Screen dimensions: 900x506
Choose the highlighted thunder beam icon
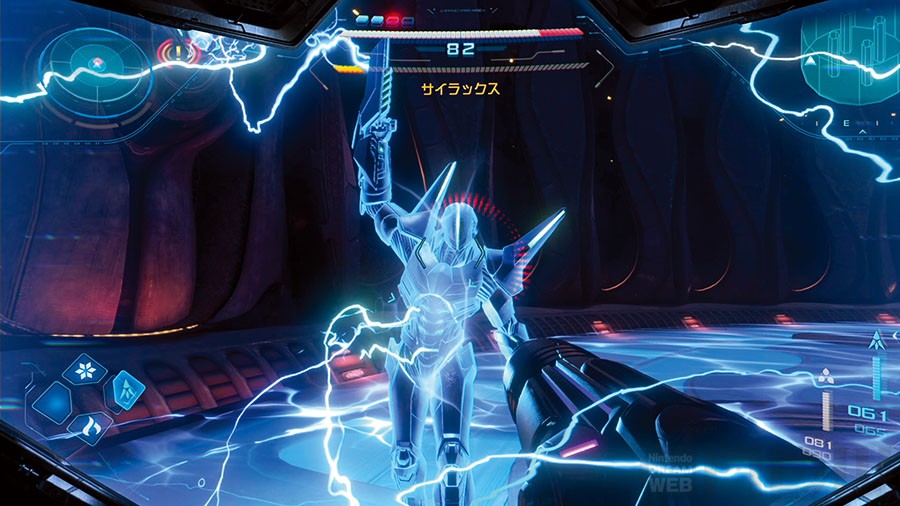tap(125, 391)
